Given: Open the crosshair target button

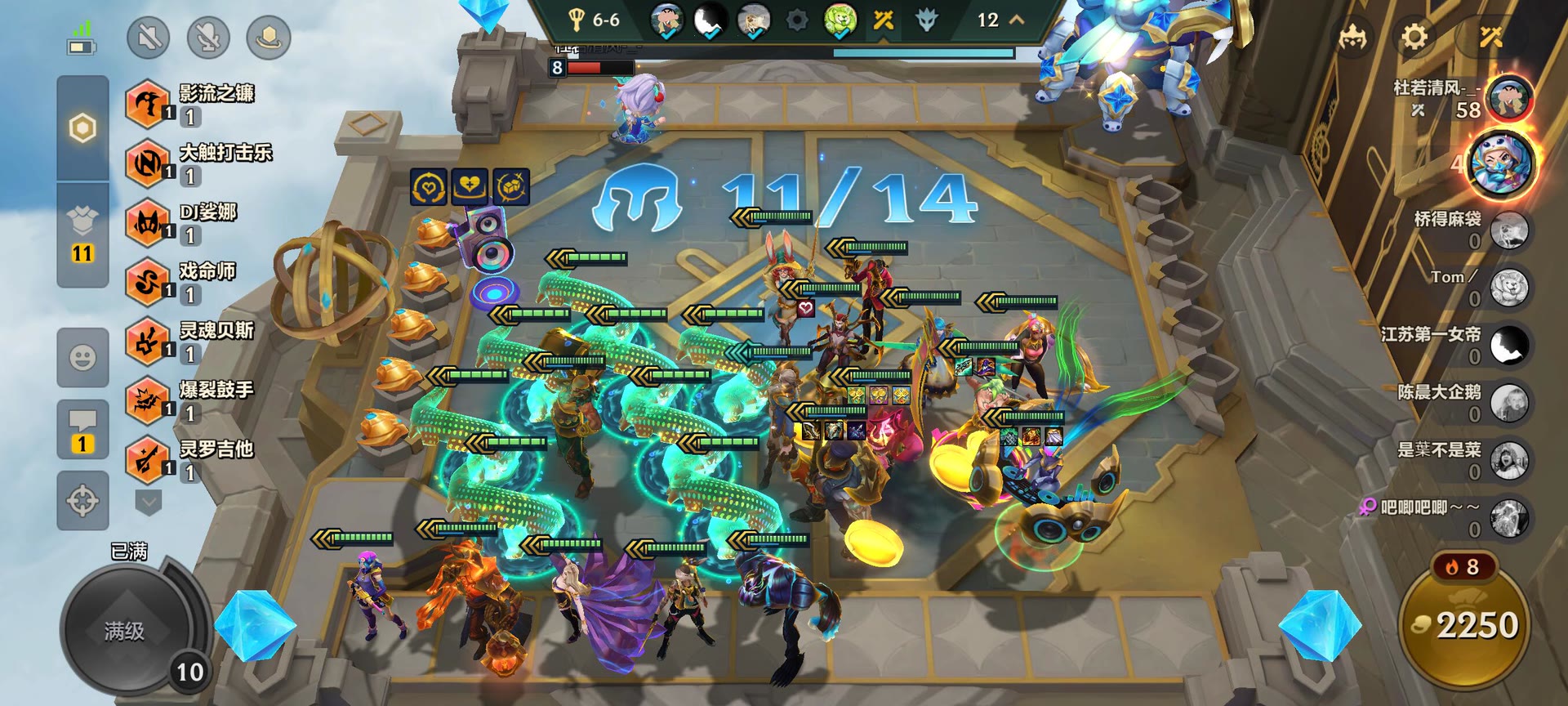Looking at the screenshot, I should (82, 500).
